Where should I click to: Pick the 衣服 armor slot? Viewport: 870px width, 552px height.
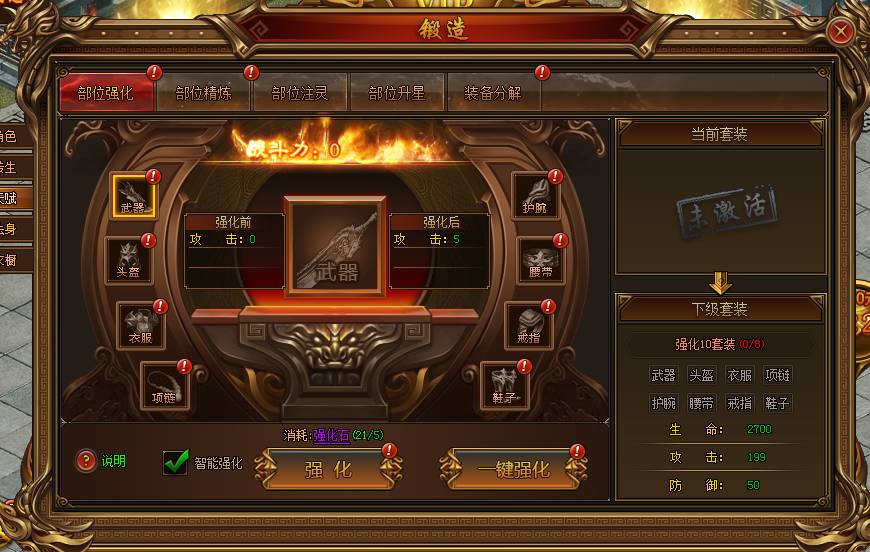point(140,324)
